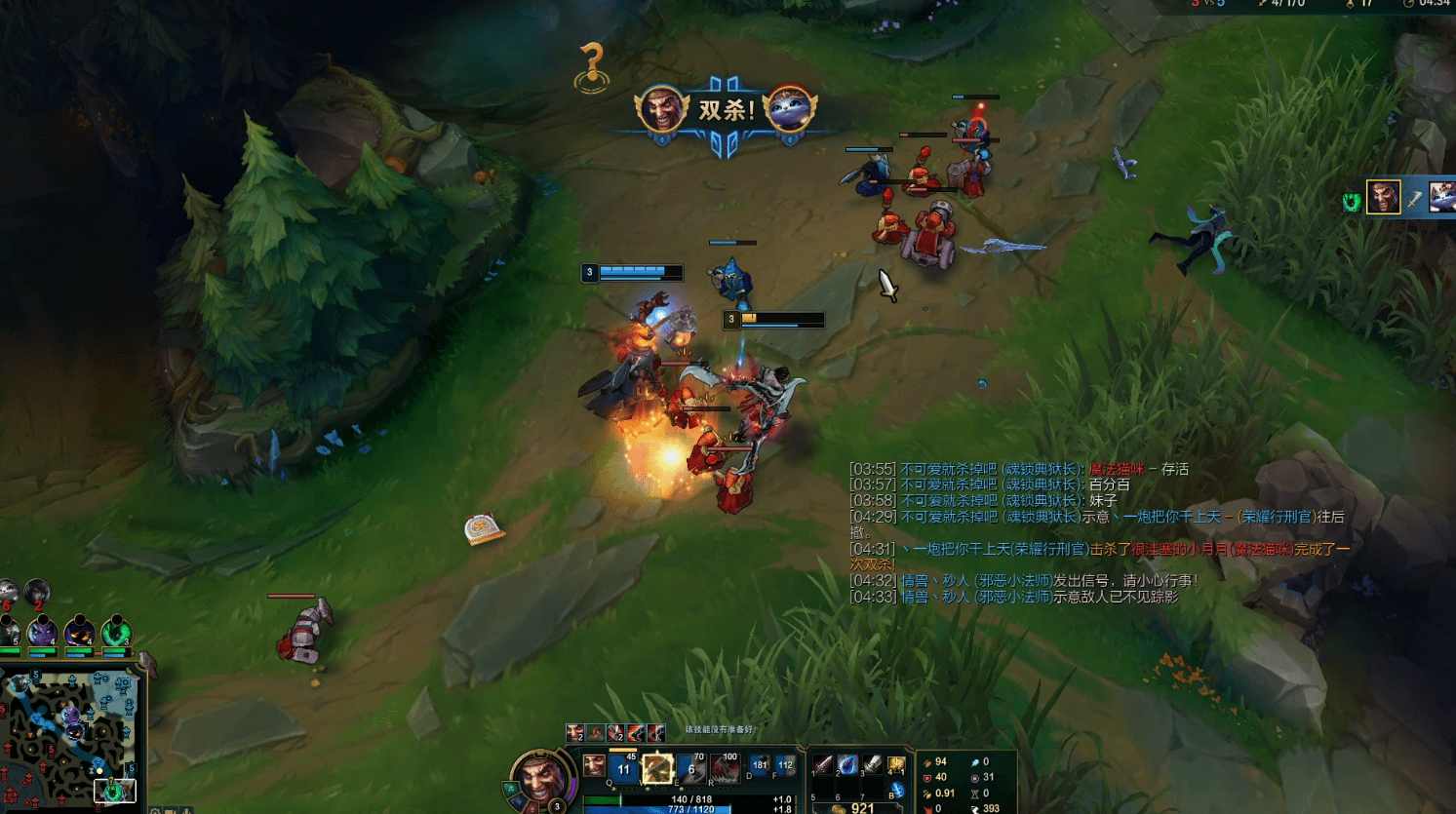Trigger the E ability on cooldown

pyautogui.click(x=691, y=768)
